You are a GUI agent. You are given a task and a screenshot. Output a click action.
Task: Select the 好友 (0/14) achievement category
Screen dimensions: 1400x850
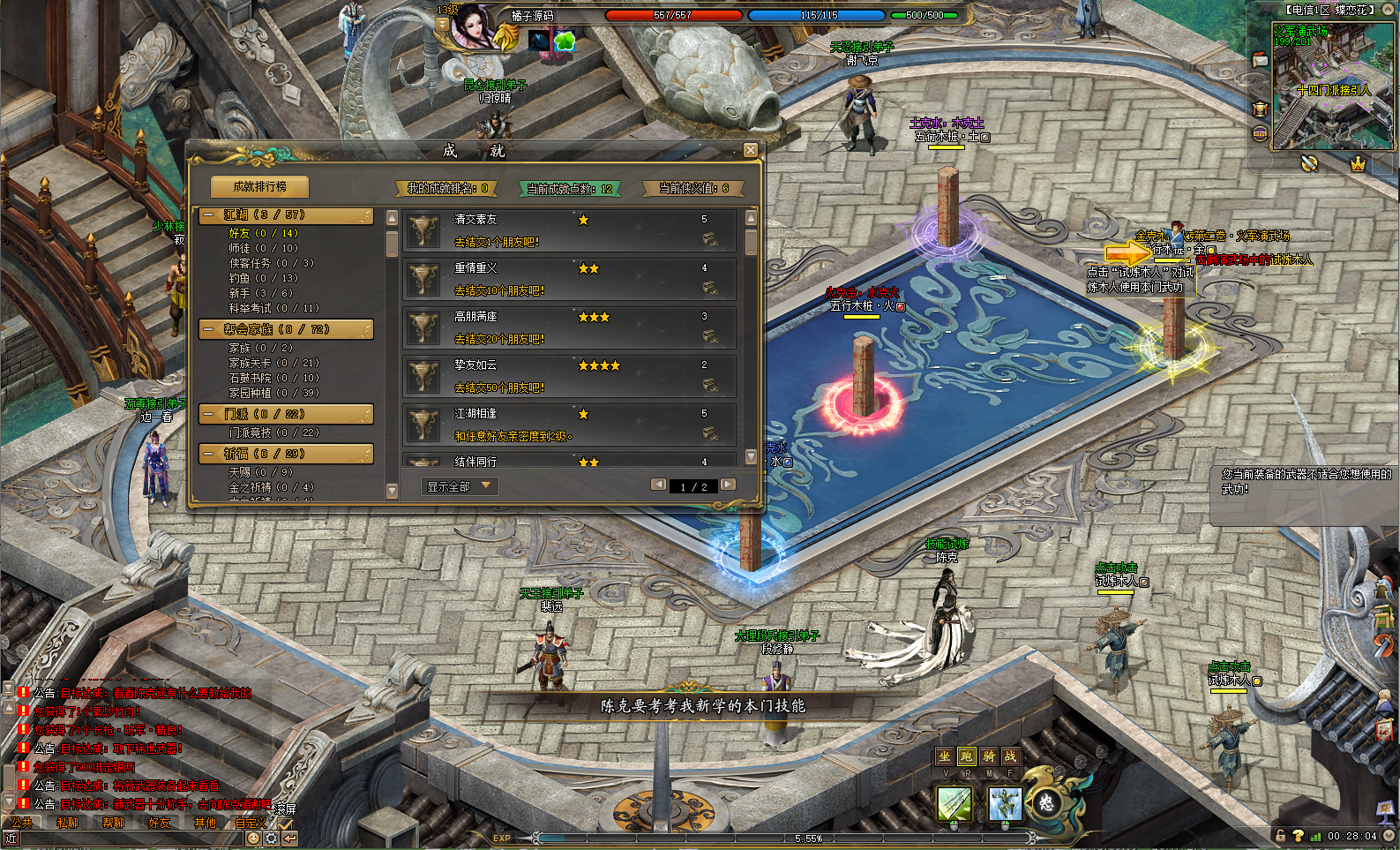(263, 233)
